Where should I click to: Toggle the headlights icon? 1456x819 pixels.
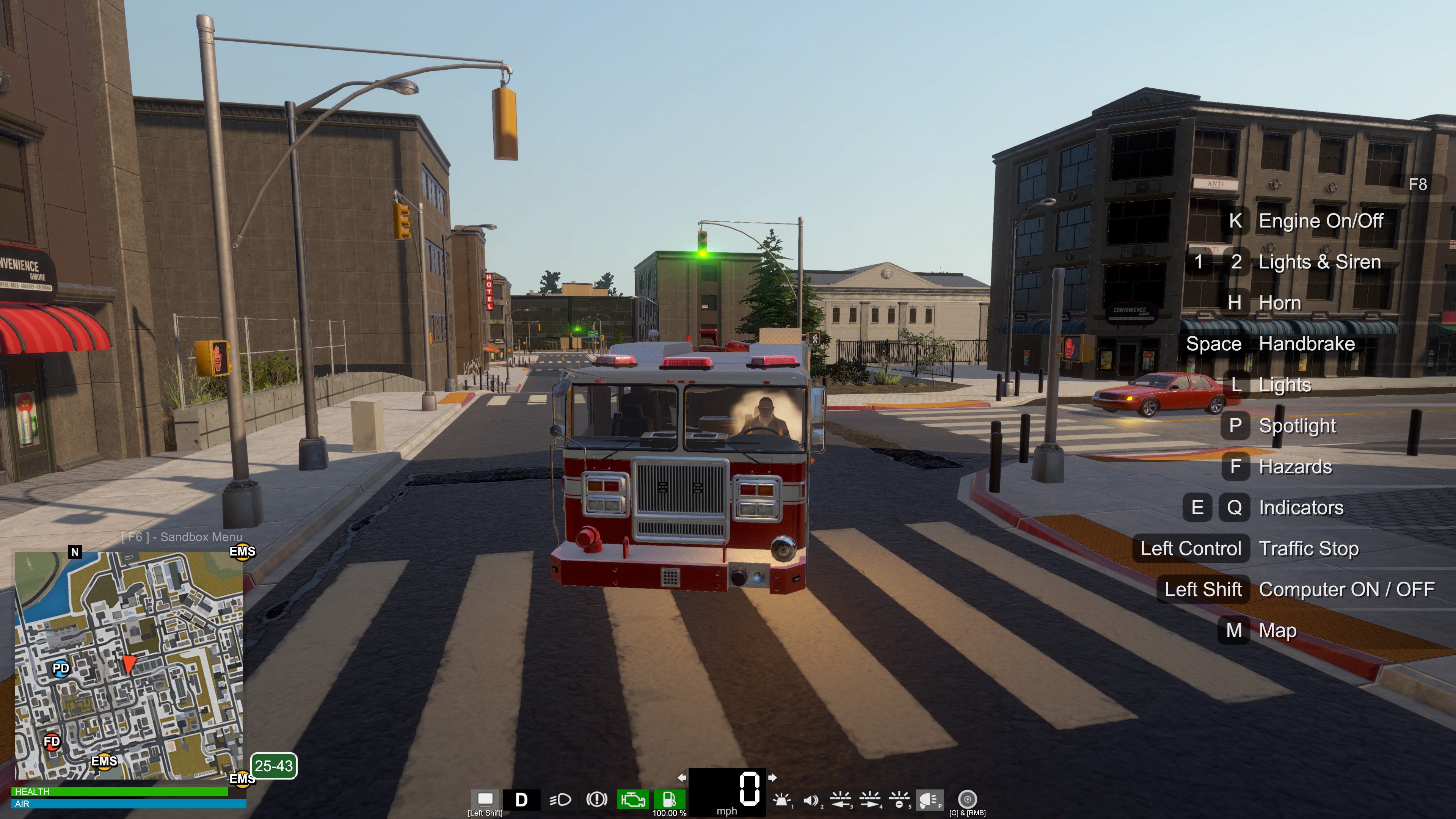(560, 800)
